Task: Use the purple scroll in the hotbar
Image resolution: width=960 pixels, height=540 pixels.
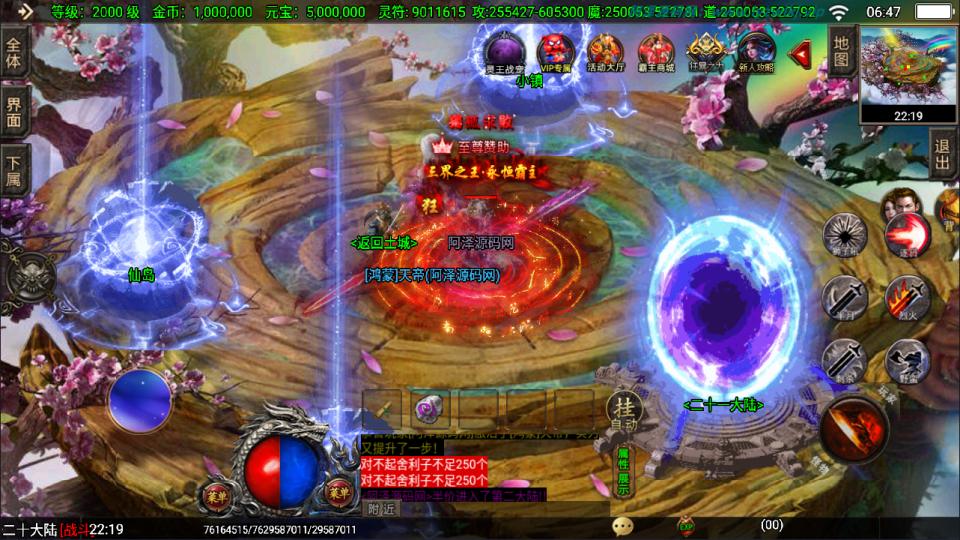Action: pyautogui.click(x=431, y=409)
